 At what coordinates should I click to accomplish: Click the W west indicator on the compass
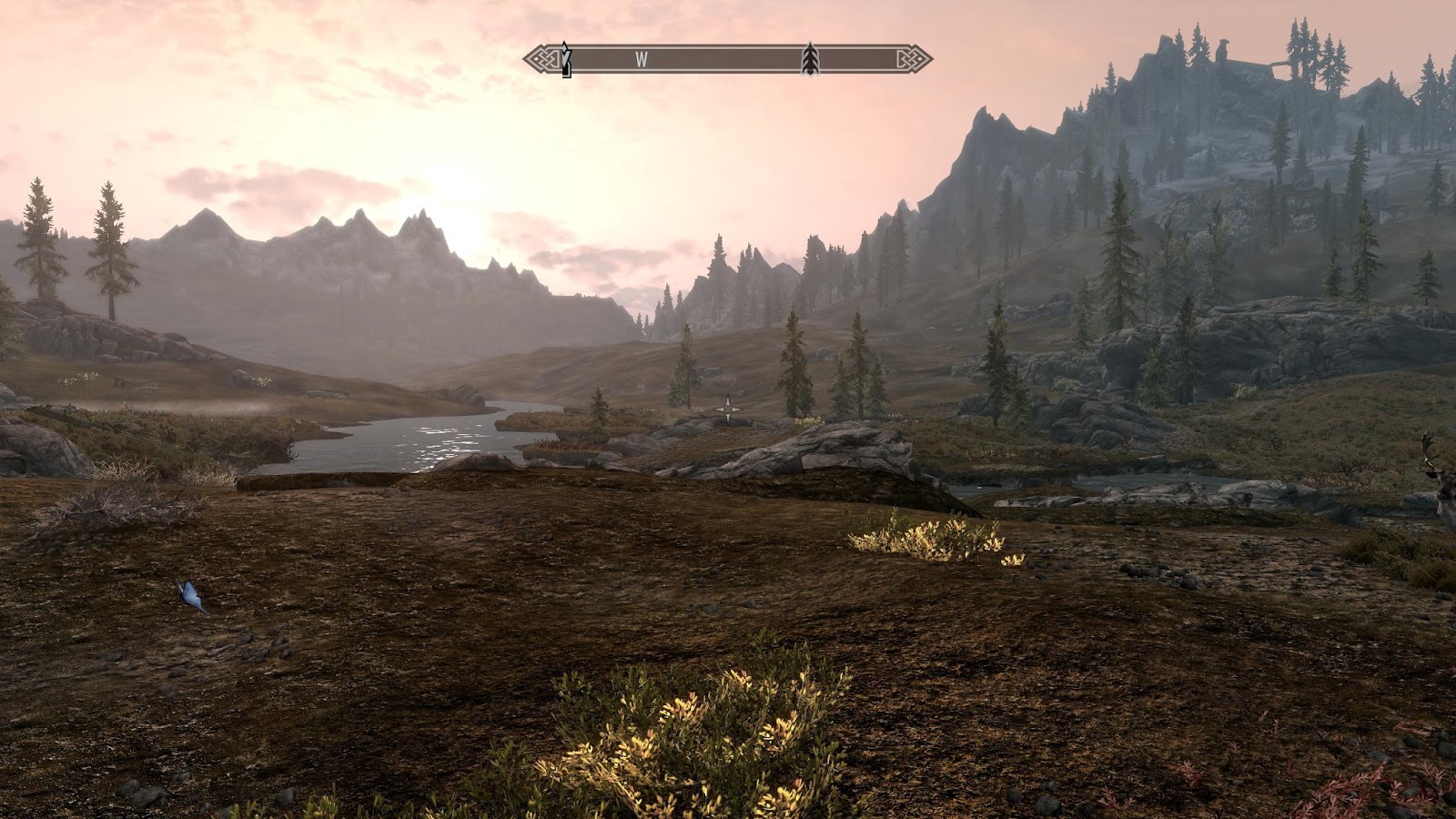click(x=643, y=58)
